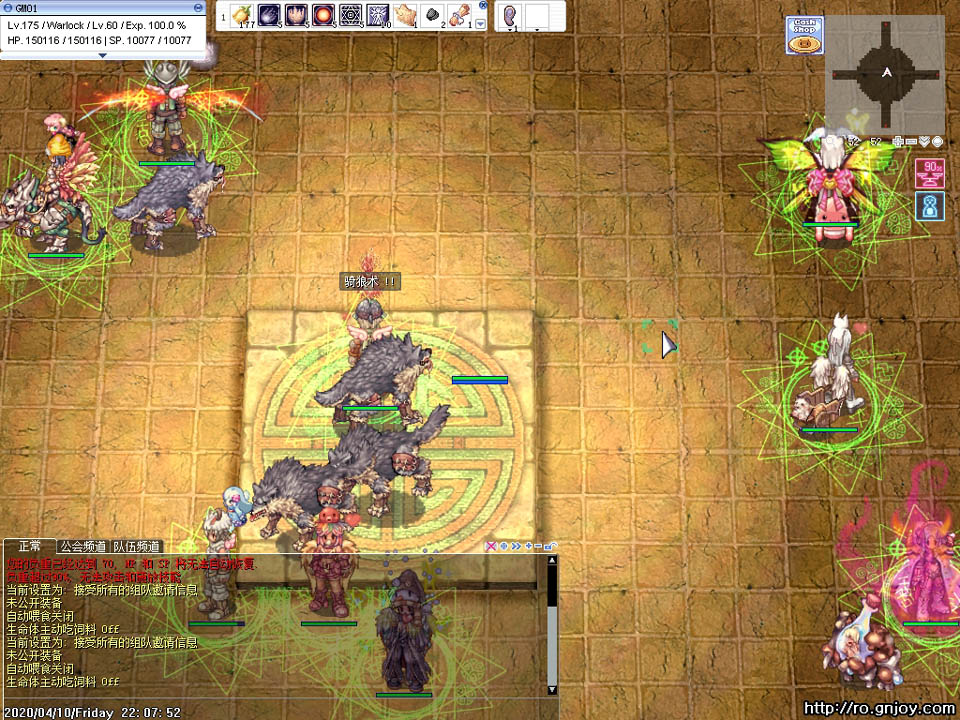Click the ear icon in second hotbar
This screenshot has height=720, width=960.
click(510, 15)
